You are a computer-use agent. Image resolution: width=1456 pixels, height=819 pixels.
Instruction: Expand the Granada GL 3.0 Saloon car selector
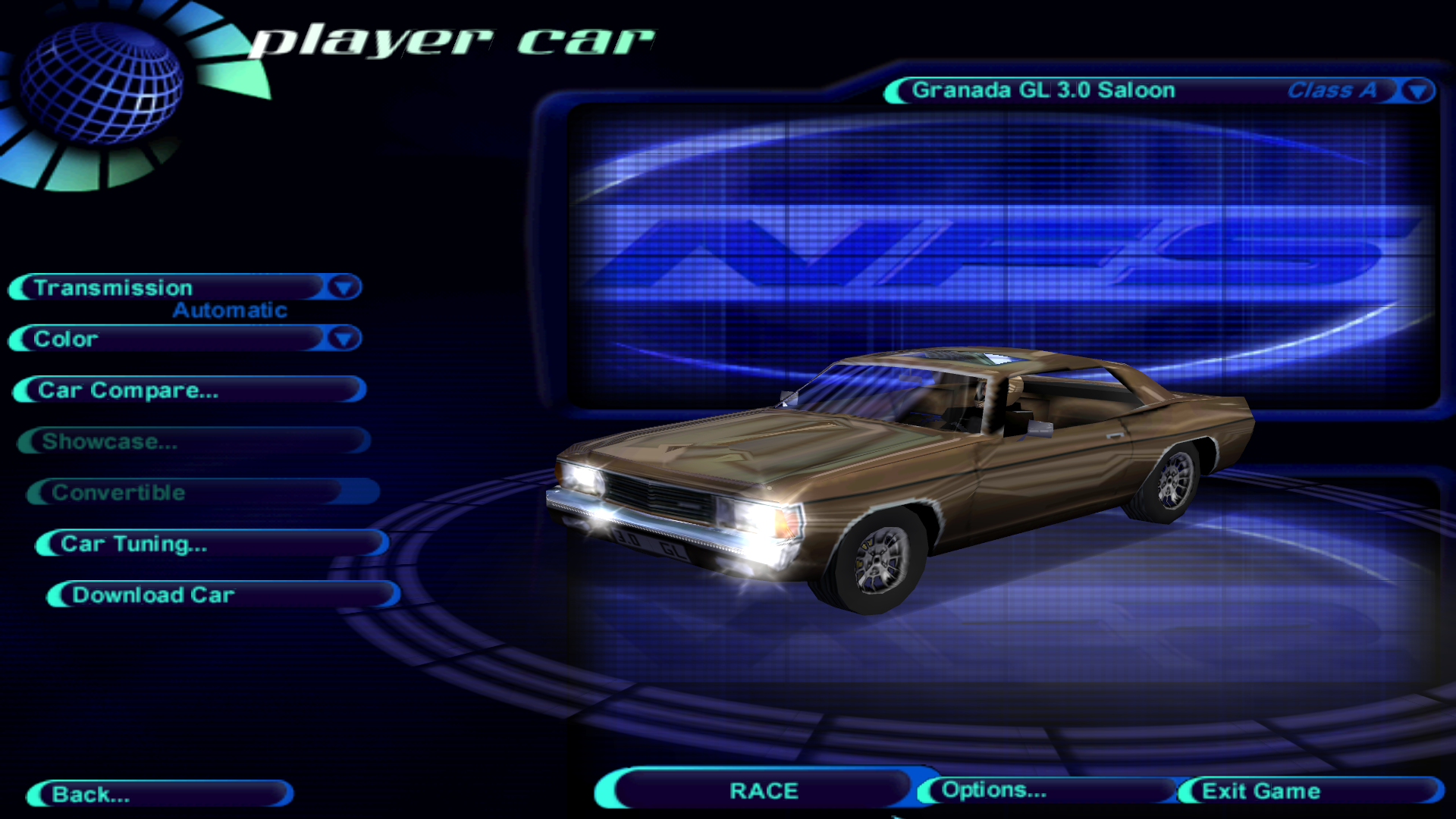(1417, 91)
